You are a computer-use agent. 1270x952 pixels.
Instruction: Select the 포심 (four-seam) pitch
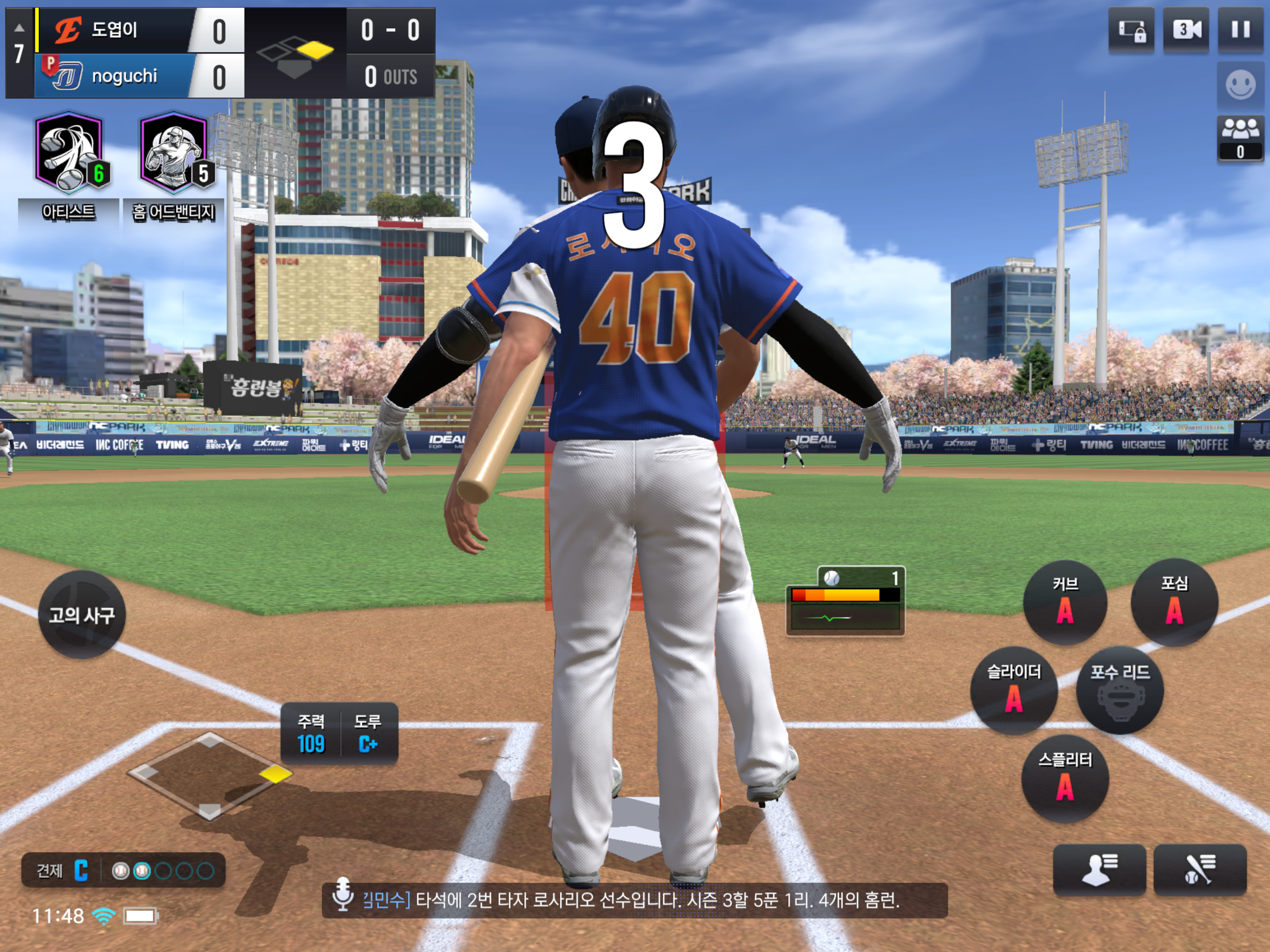[x=1174, y=602]
